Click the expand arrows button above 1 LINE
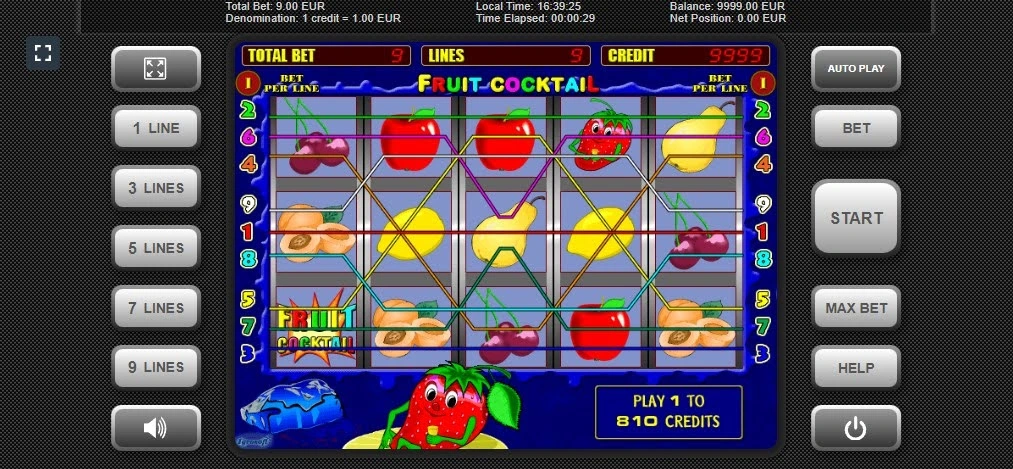 (156, 69)
